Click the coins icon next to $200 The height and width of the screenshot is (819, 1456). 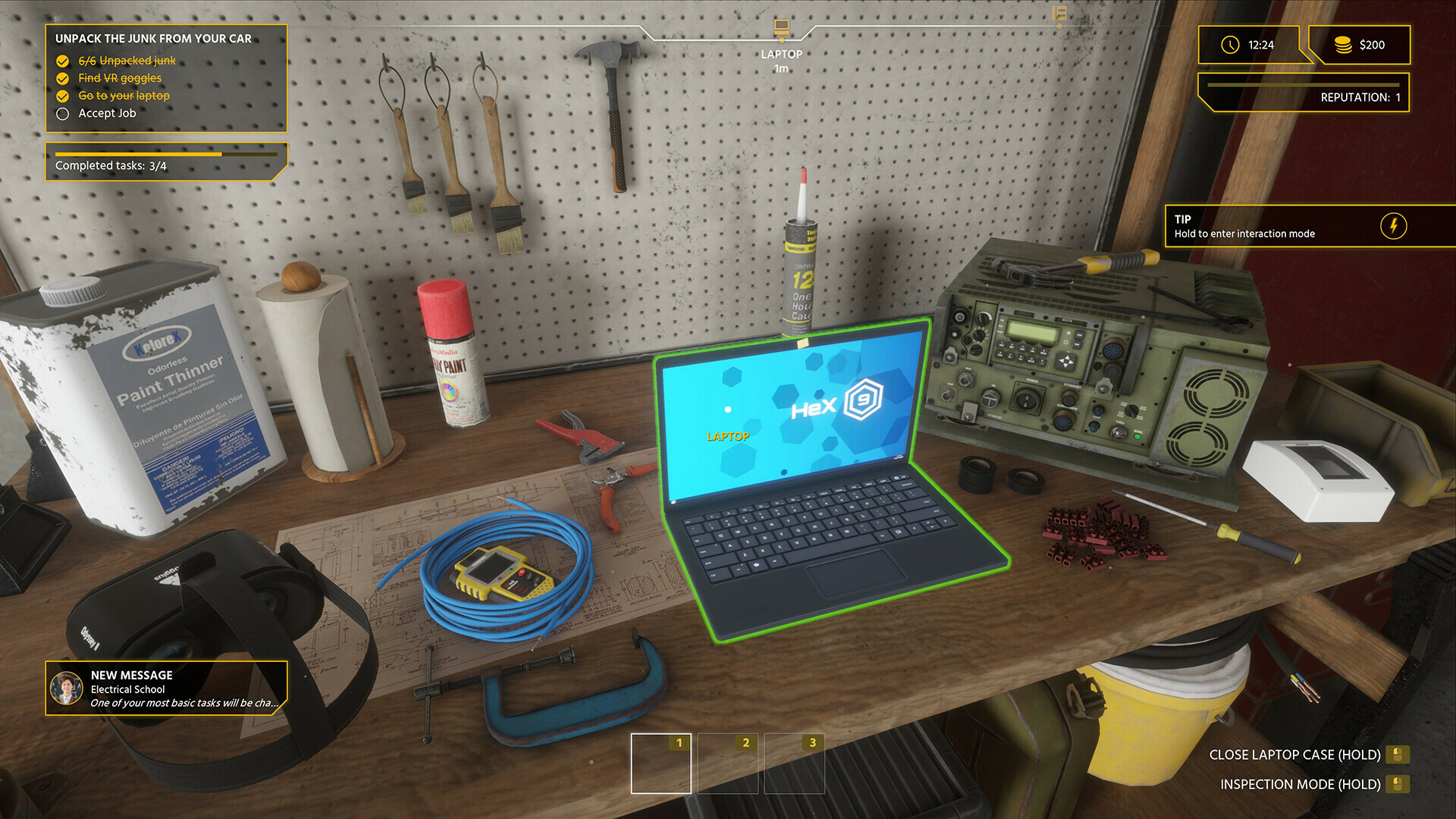[x=1343, y=45]
